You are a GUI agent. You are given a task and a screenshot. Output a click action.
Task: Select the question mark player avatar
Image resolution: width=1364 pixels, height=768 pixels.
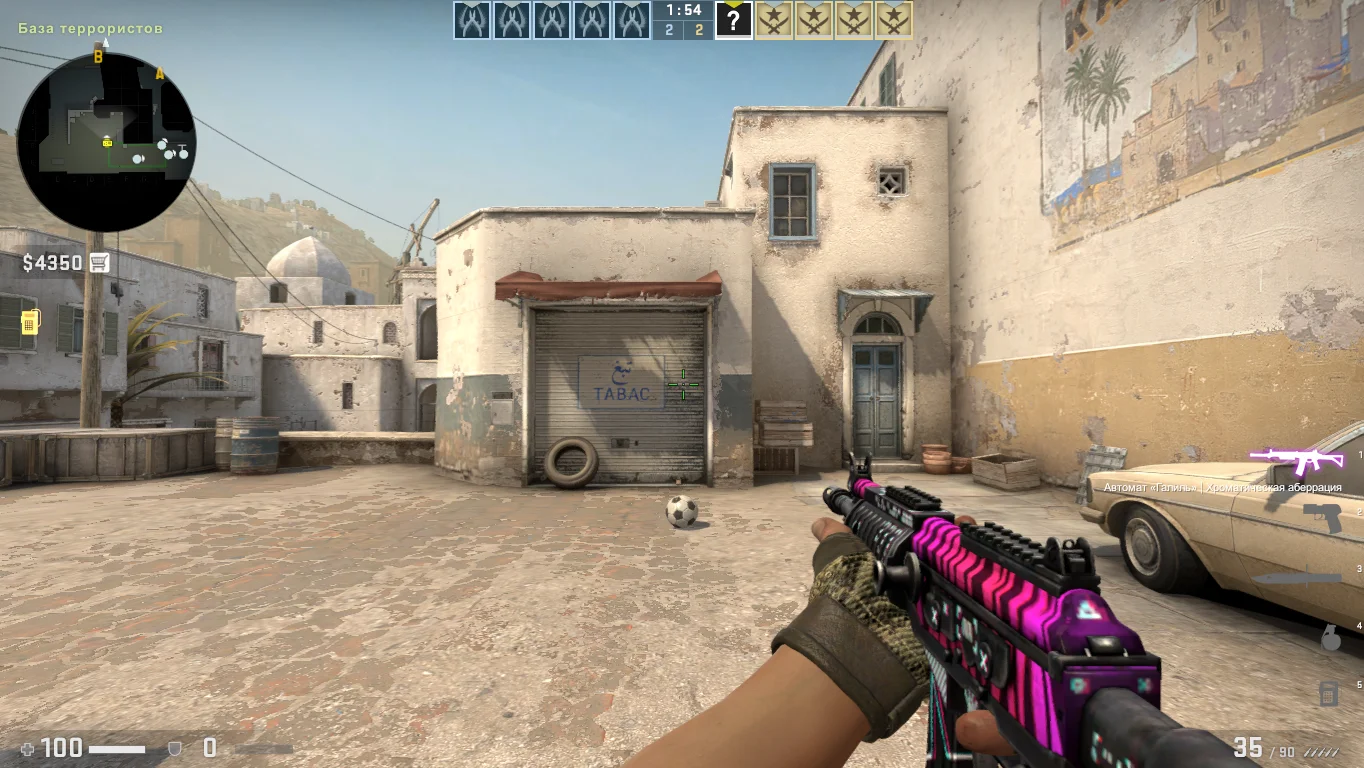pos(733,20)
